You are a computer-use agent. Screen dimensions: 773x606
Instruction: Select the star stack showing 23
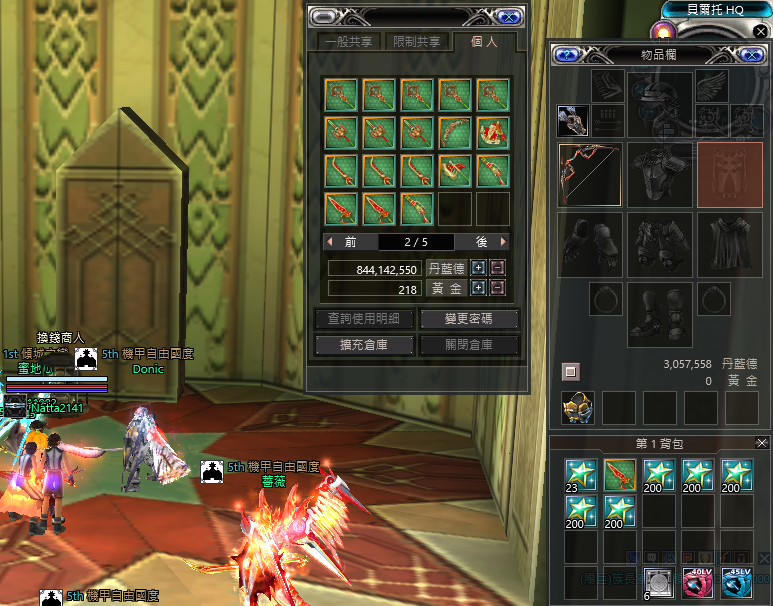(580, 474)
